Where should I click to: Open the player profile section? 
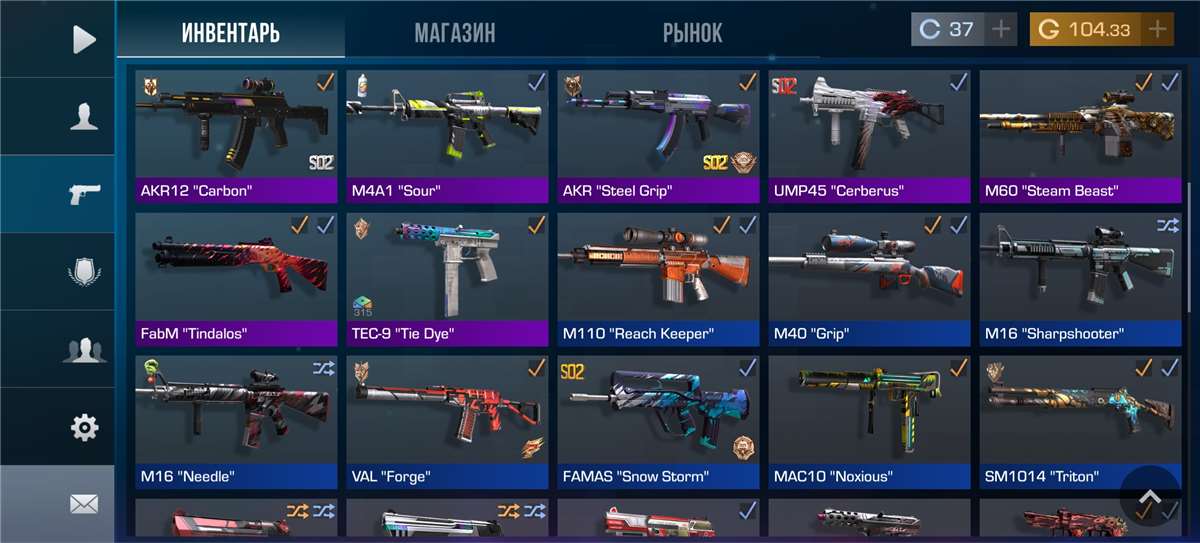pos(84,117)
